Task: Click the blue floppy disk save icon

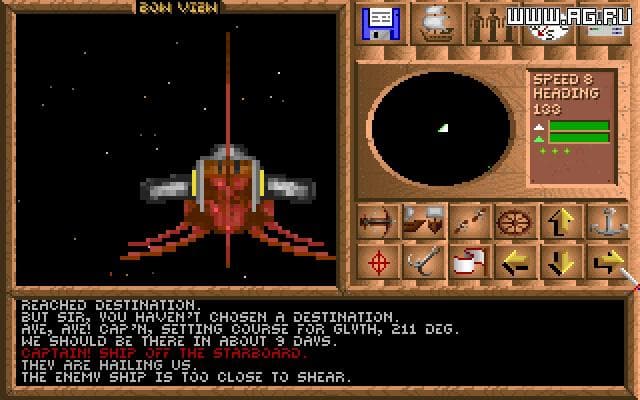Action: click(x=380, y=22)
